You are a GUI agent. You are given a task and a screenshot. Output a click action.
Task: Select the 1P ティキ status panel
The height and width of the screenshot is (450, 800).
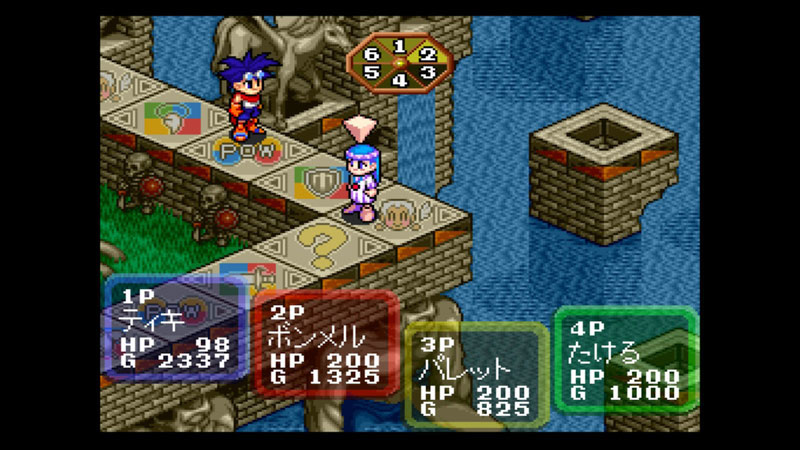[x=176, y=330]
